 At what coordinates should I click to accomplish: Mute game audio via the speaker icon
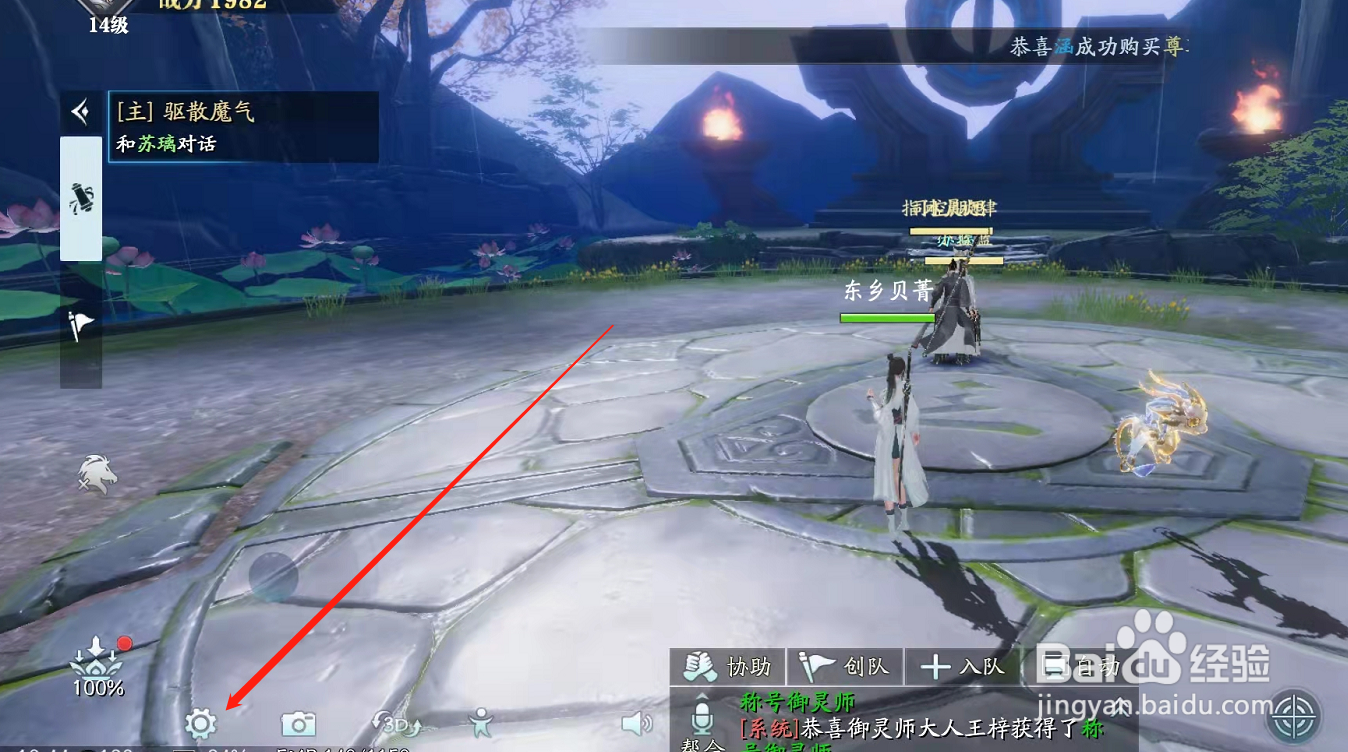pyautogui.click(x=638, y=722)
